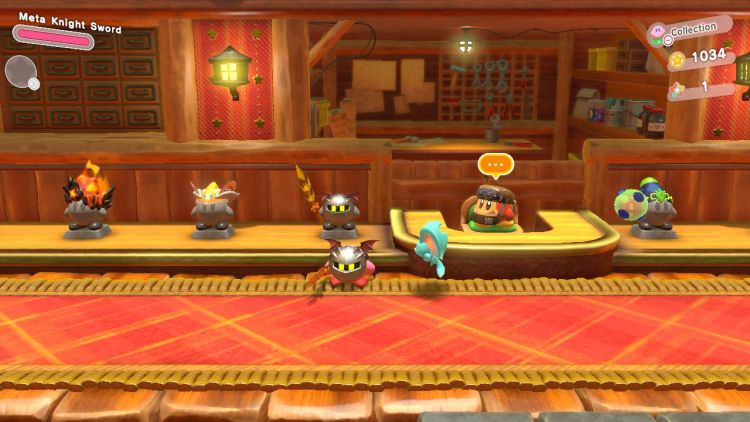
Task: Select the empty stored-item bubble slot
Action: [20, 70]
